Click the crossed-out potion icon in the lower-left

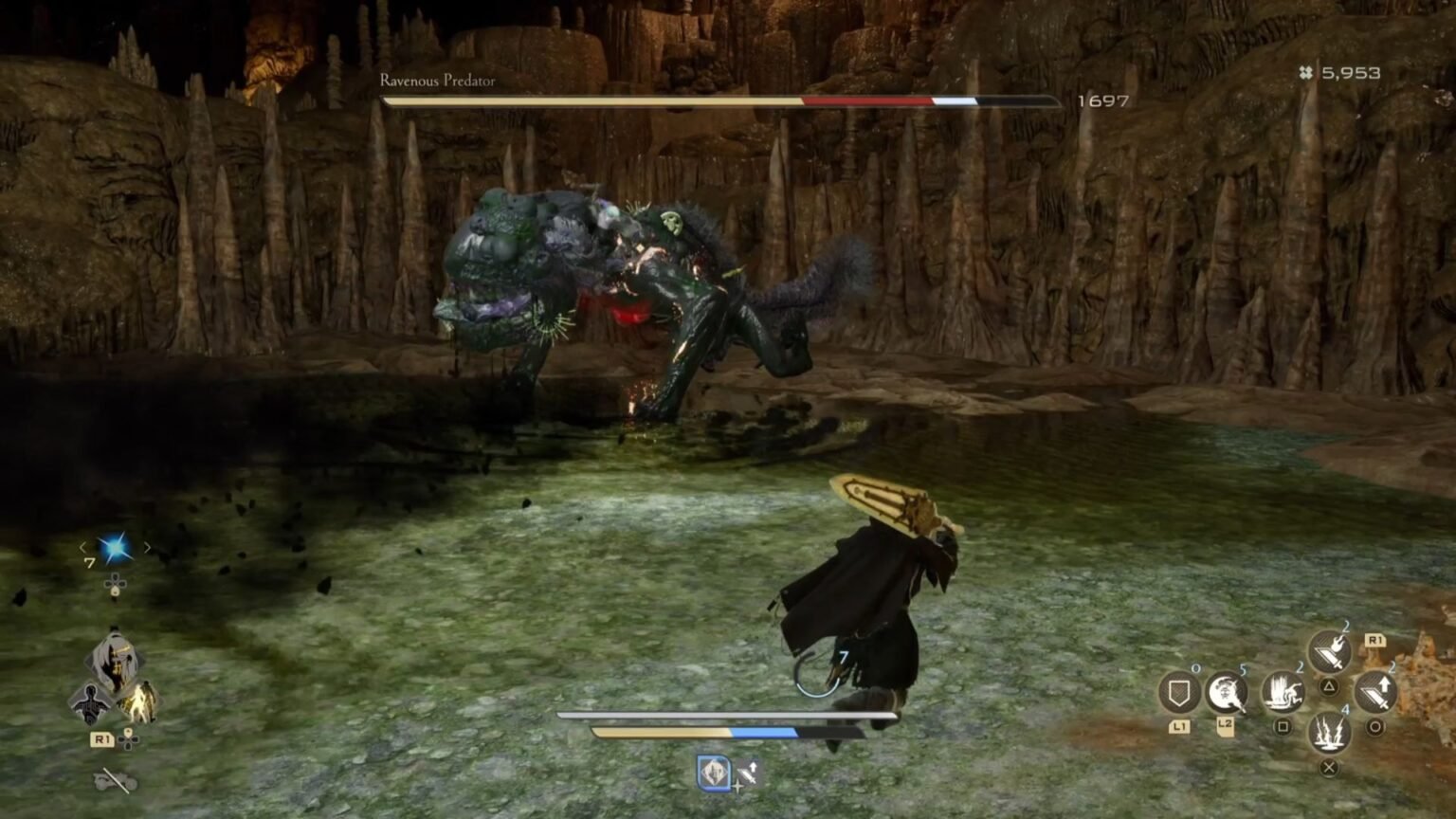coord(114,781)
